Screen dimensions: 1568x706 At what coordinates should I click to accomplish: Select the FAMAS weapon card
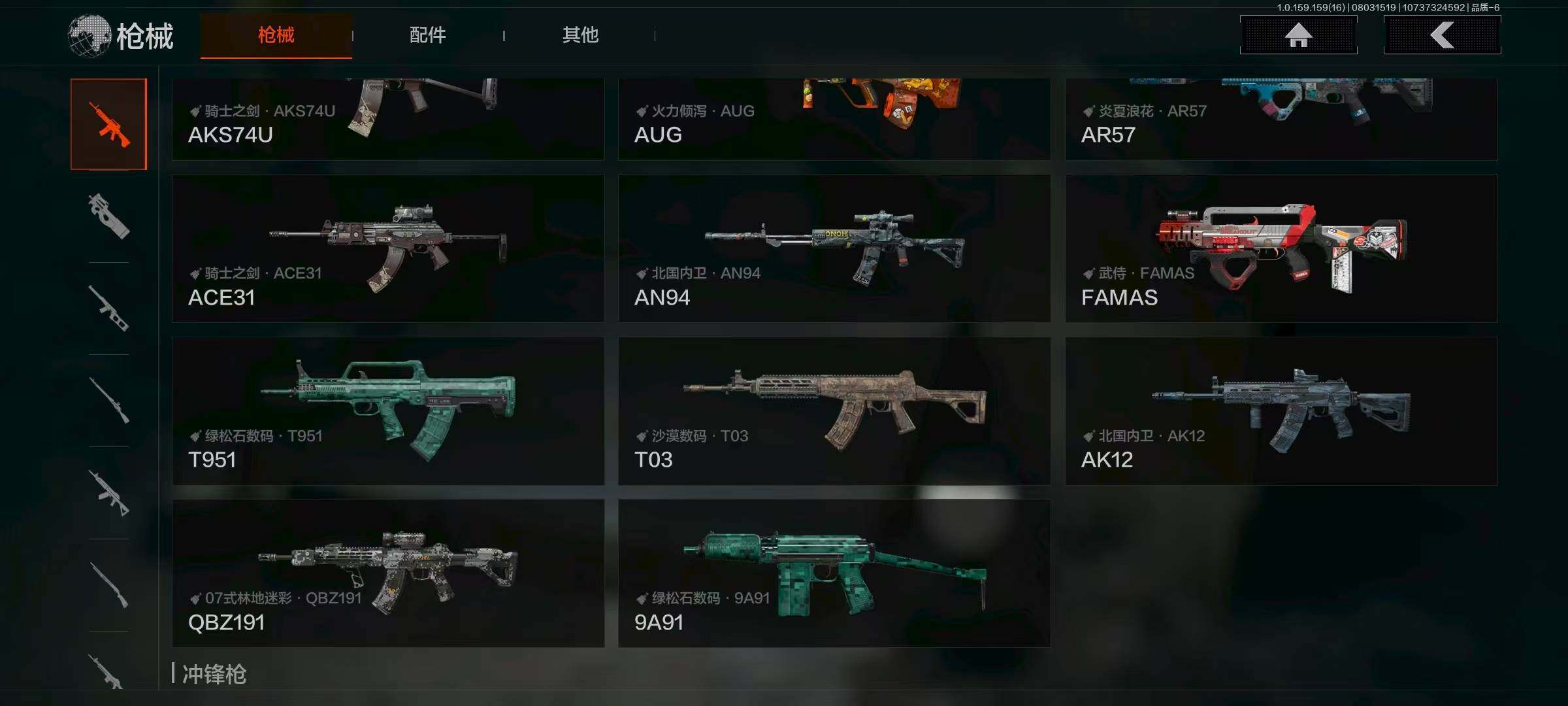coord(1281,248)
